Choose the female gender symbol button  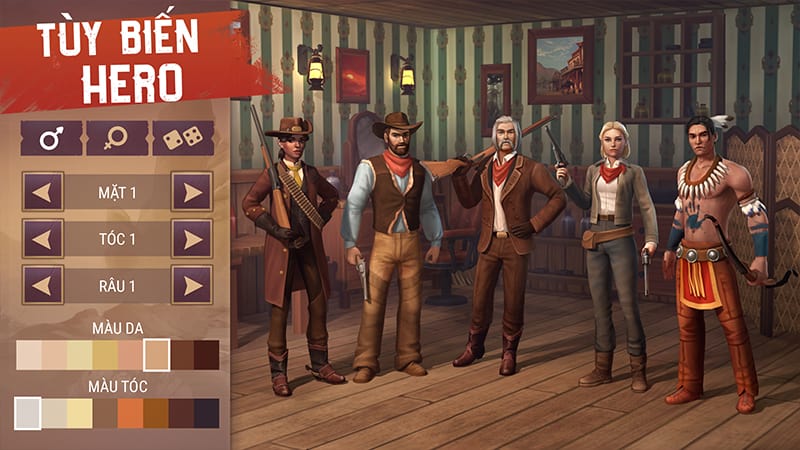coord(117,138)
